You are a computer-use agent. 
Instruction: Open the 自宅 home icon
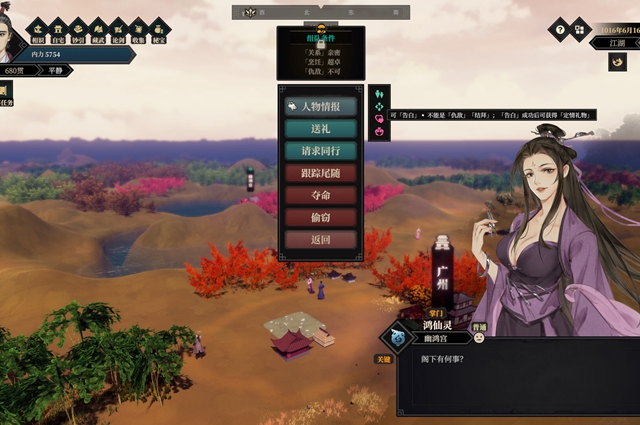[58, 28]
